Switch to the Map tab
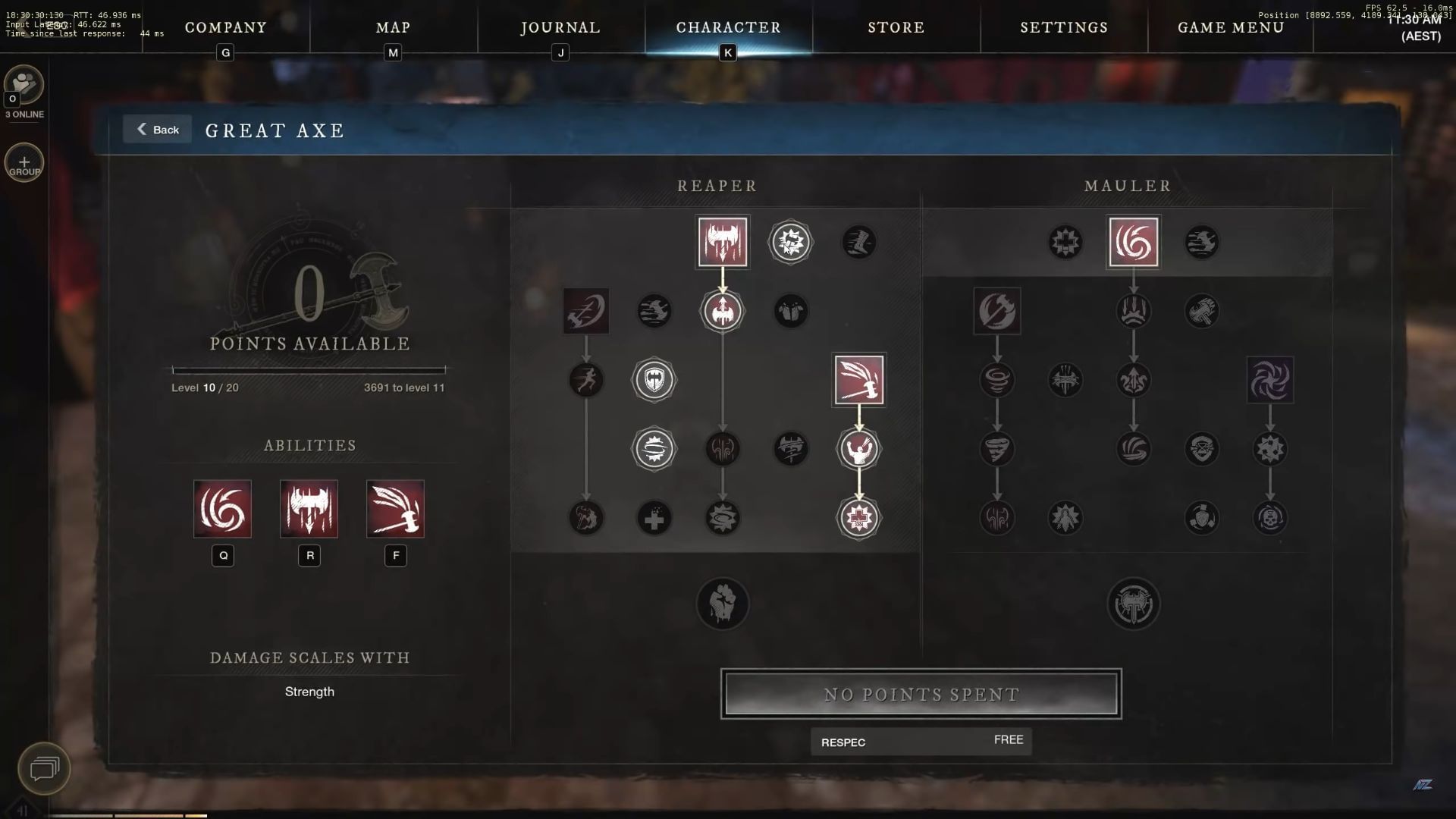This screenshot has width=1456, height=819. point(391,27)
